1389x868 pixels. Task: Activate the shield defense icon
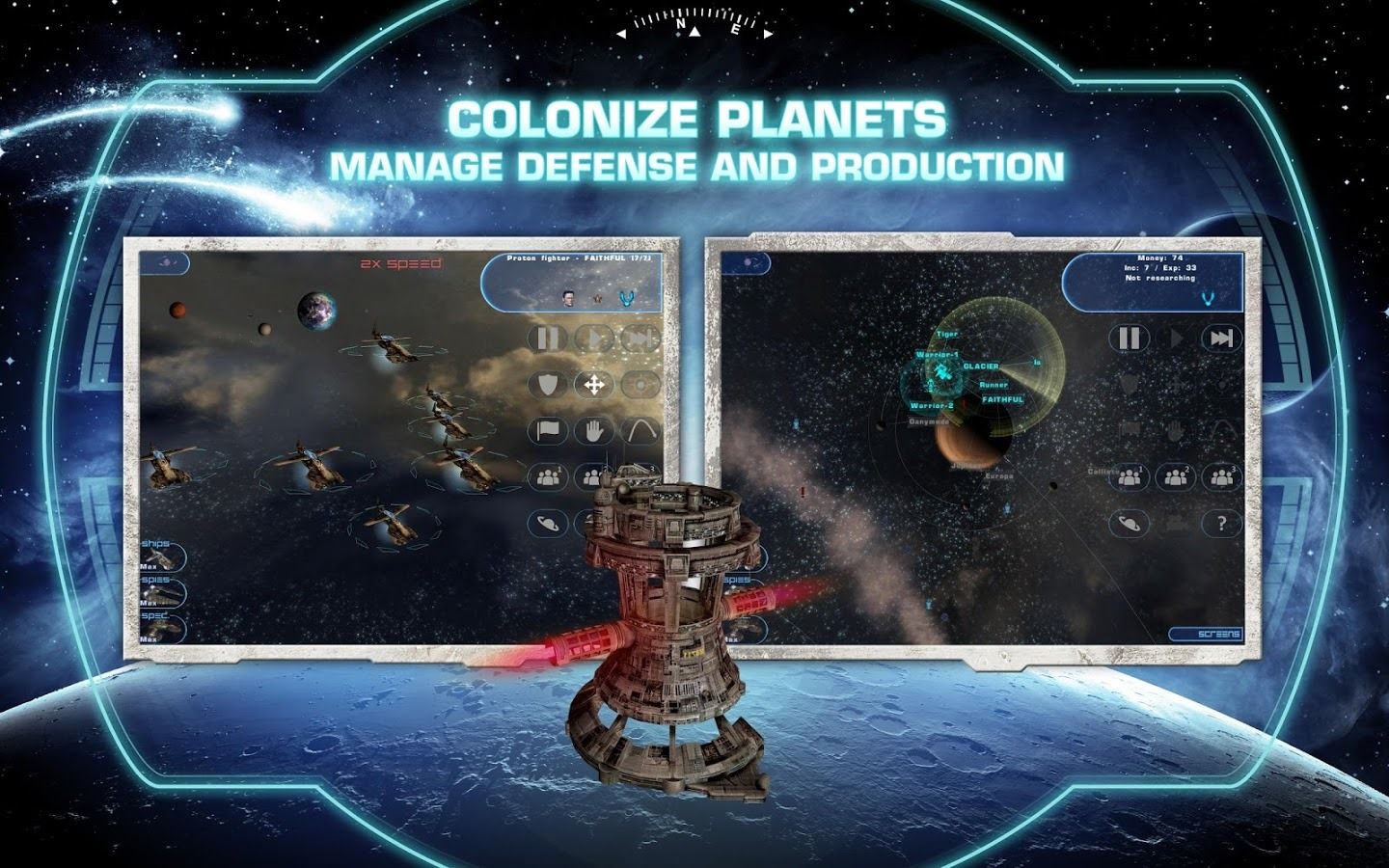tap(547, 385)
